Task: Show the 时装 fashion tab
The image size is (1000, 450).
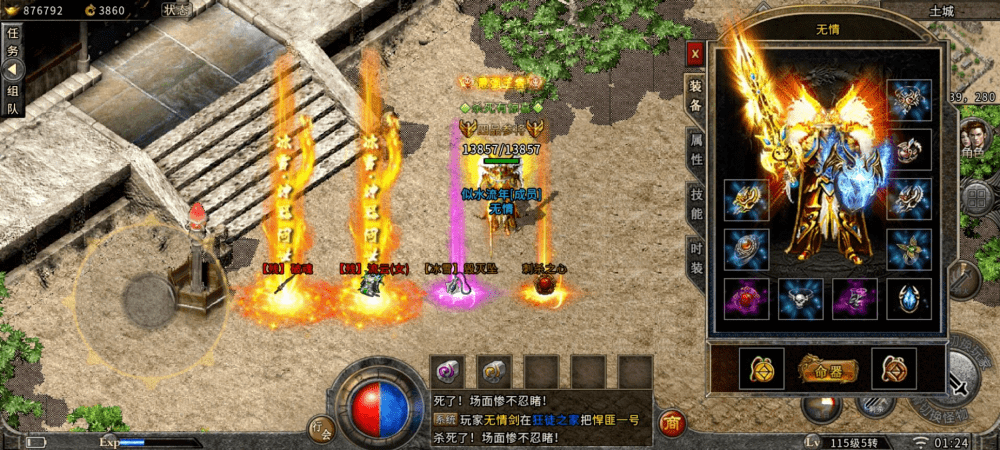Action: (696, 258)
